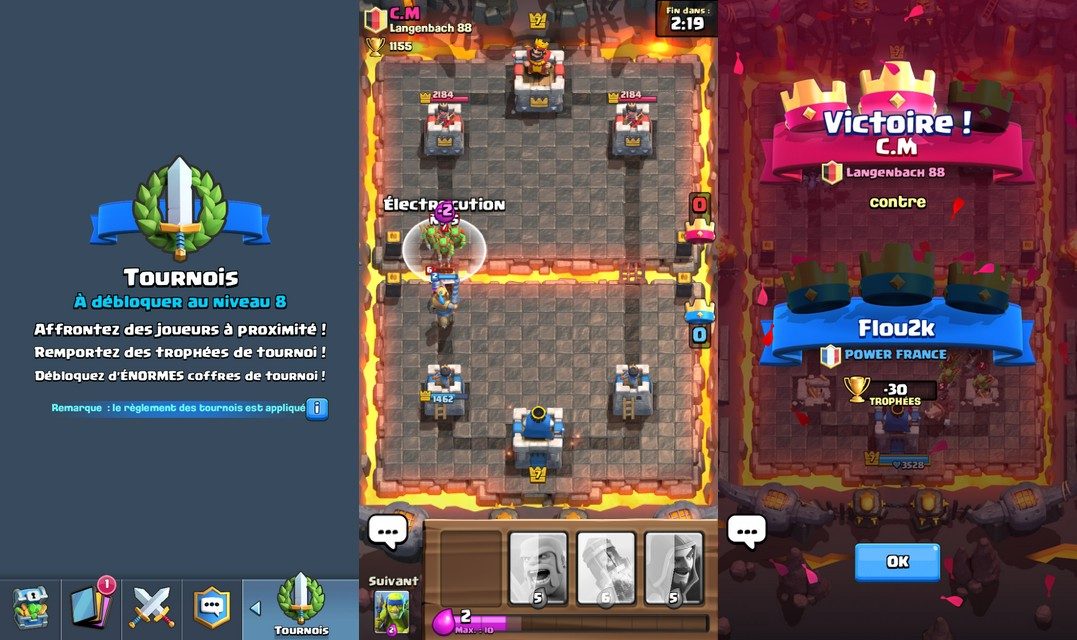Image resolution: width=1077 pixels, height=640 pixels.
Task: Open the treasure chest shop tab
Action: click(30, 607)
